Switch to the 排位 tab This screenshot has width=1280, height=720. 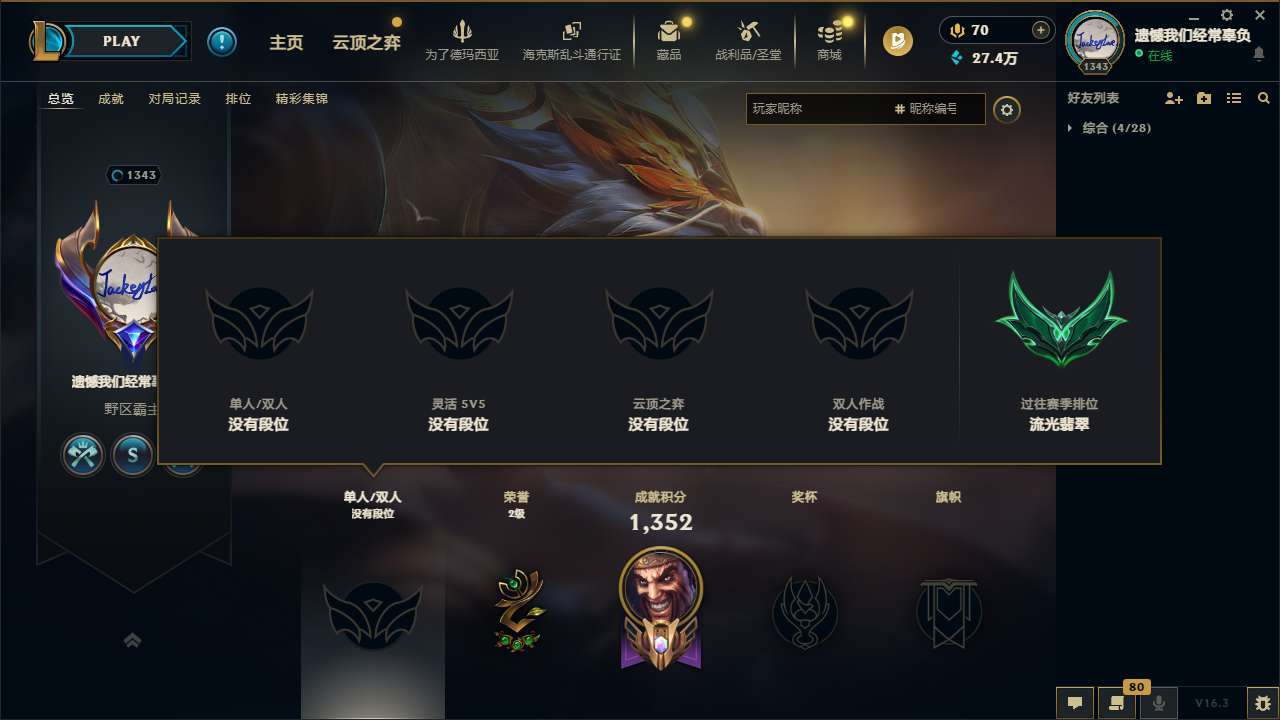click(x=238, y=98)
